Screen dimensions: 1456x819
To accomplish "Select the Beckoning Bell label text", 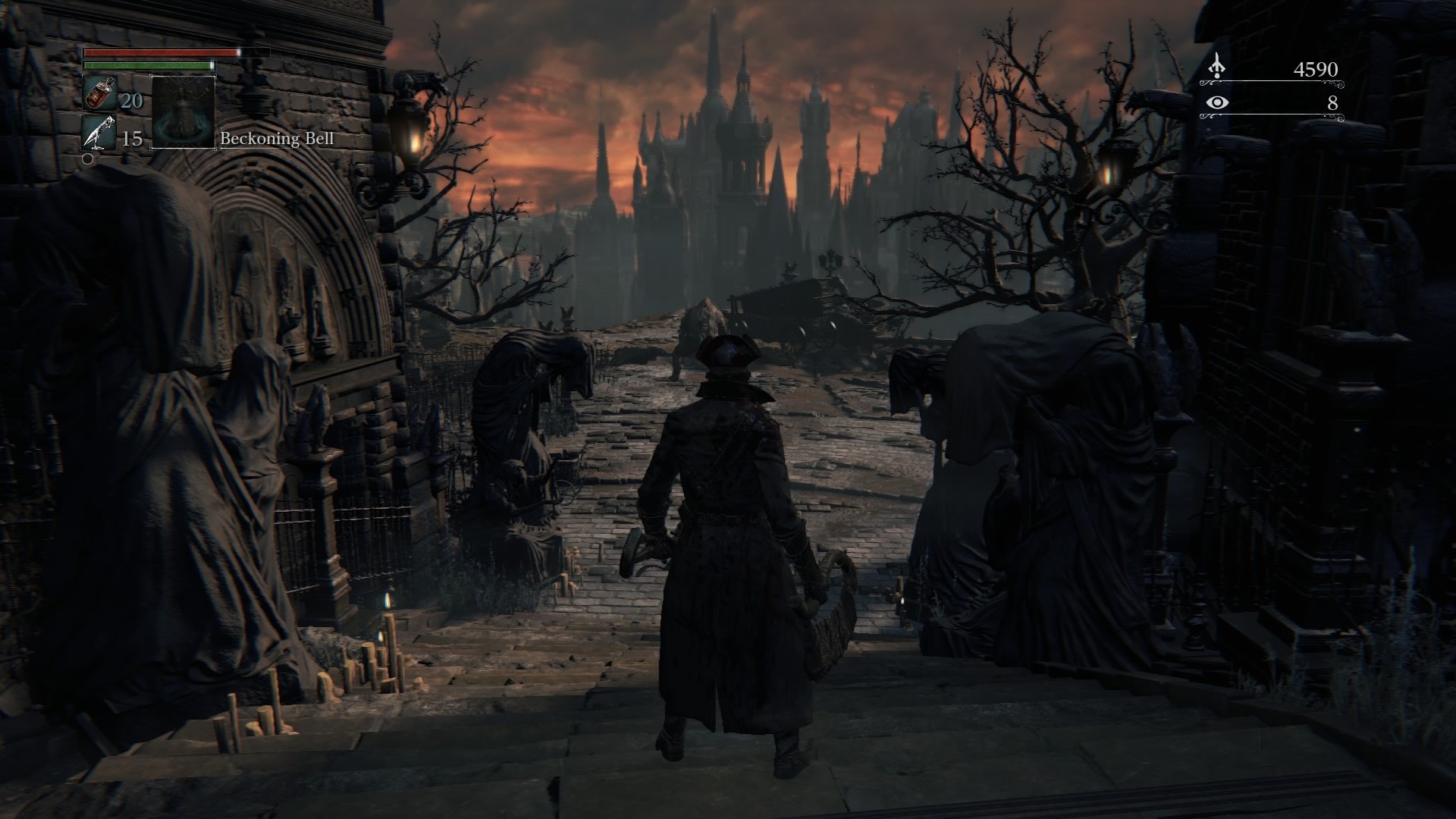I will [278, 140].
